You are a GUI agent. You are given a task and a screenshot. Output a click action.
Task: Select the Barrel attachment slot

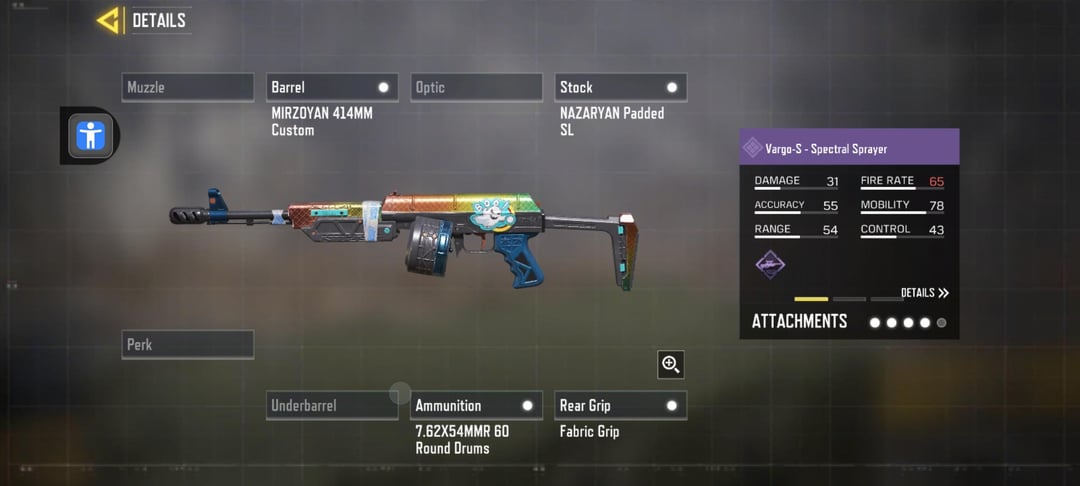[332, 87]
